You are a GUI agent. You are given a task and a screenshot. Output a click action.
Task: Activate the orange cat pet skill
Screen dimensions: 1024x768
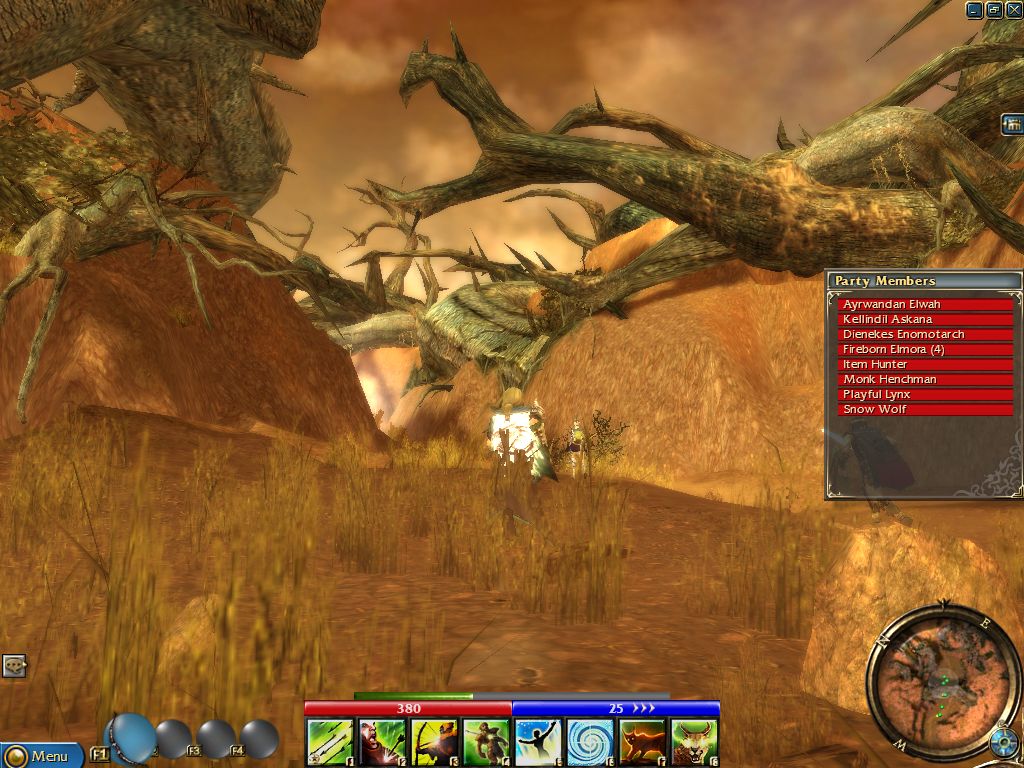pyautogui.click(x=642, y=742)
